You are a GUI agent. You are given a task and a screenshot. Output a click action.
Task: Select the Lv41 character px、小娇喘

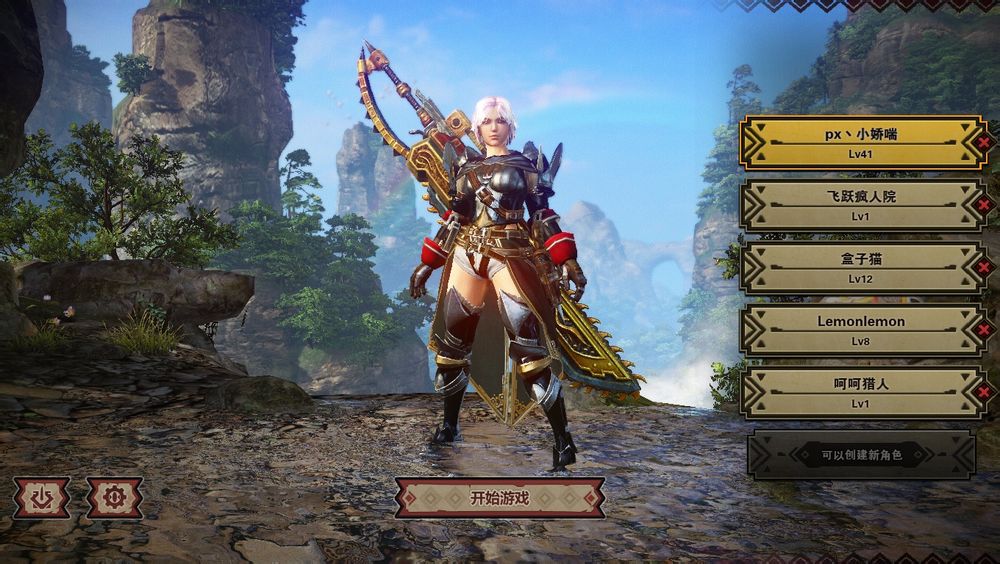[x=861, y=142]
